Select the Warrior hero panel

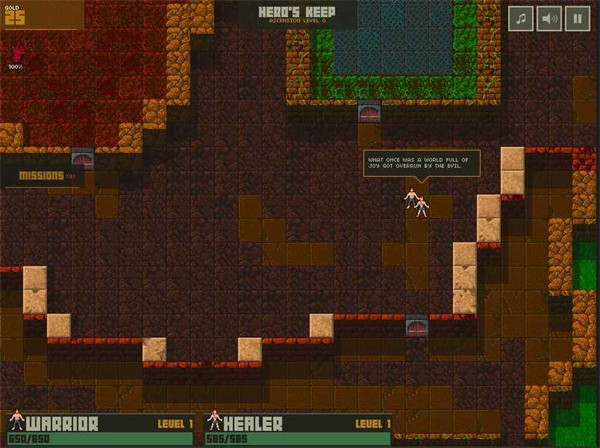[x=100, y=429]
